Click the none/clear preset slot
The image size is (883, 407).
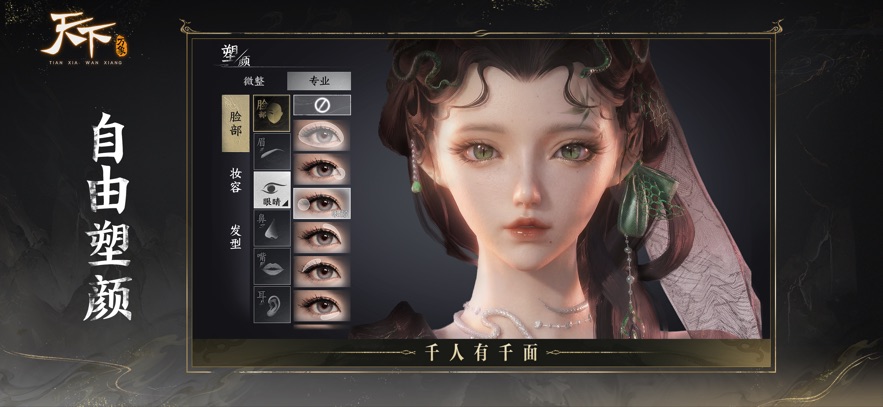322,105
